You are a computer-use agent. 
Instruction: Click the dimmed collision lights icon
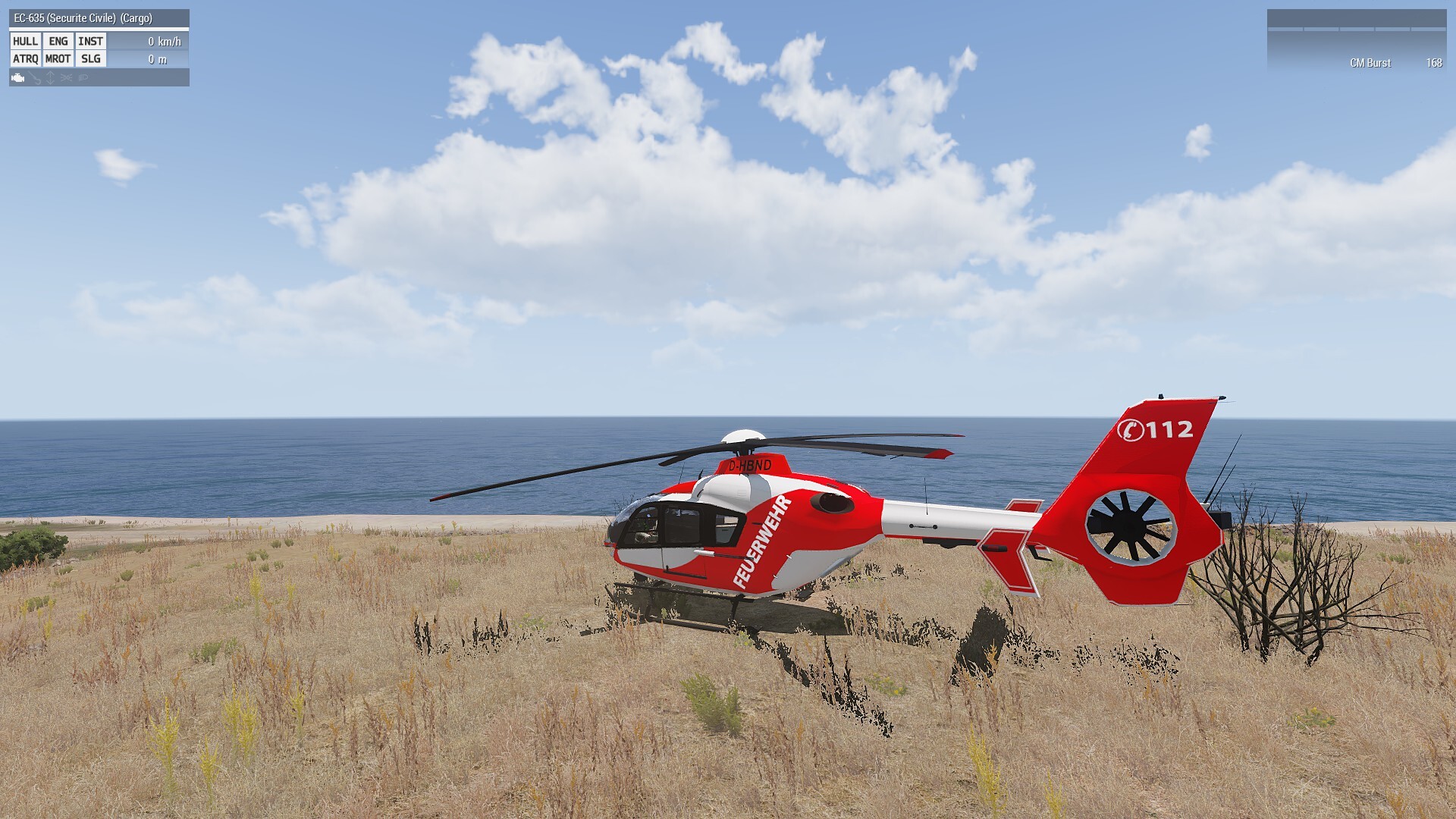(x=67, y=77)
